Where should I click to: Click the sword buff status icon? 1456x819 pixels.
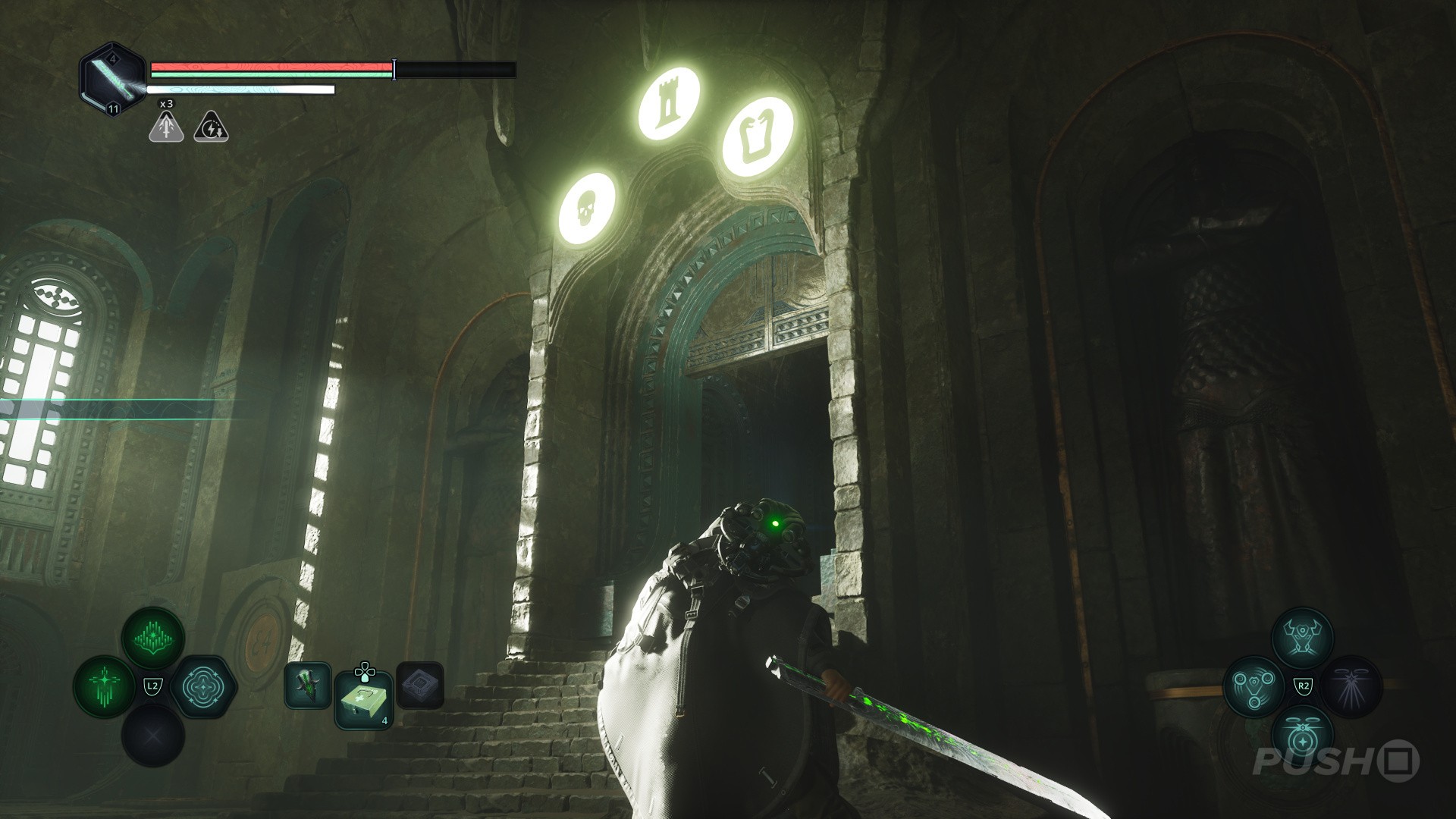pyautogui.click(x=166, y=127)
